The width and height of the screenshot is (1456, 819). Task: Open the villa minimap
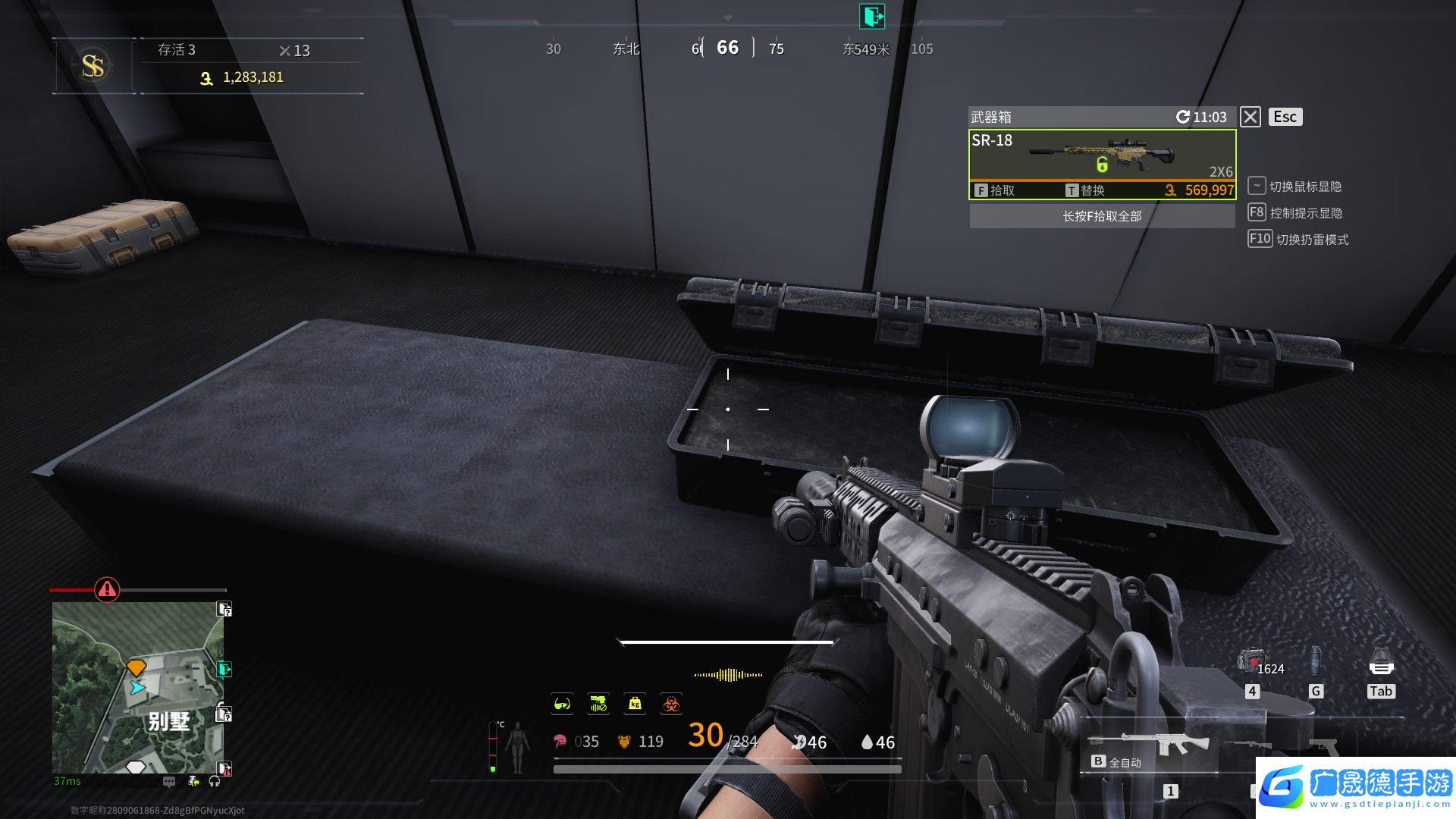[x=137, y=687]
